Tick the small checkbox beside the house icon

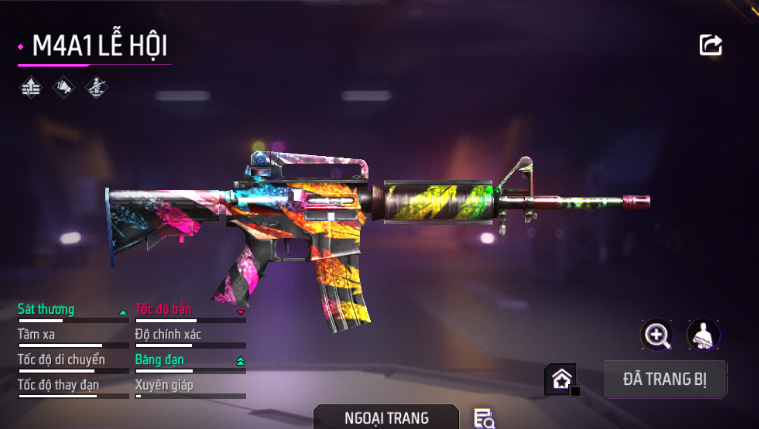coord(575,391)
